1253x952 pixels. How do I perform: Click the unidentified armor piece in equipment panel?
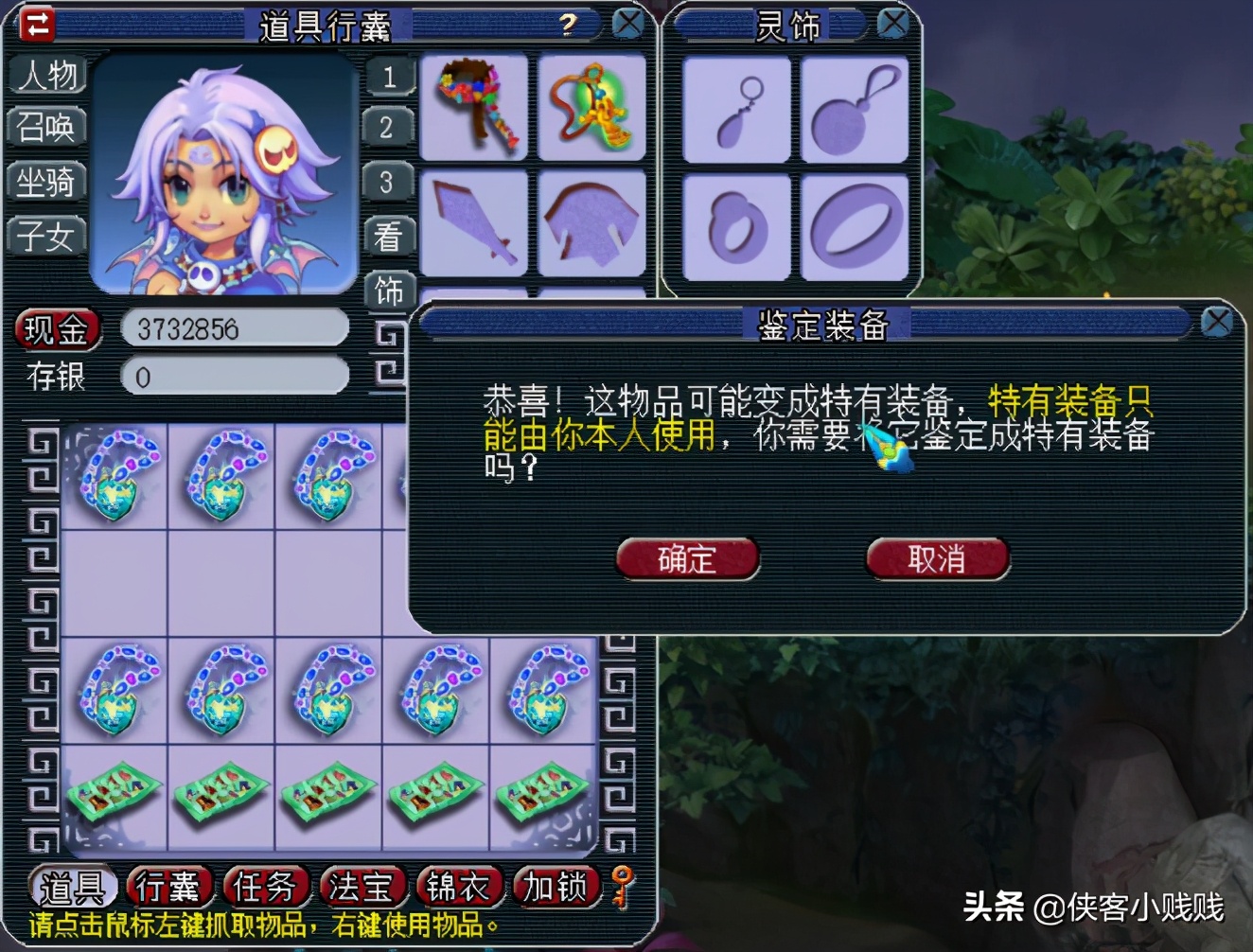pyautogui.click(x=591, y=224)
